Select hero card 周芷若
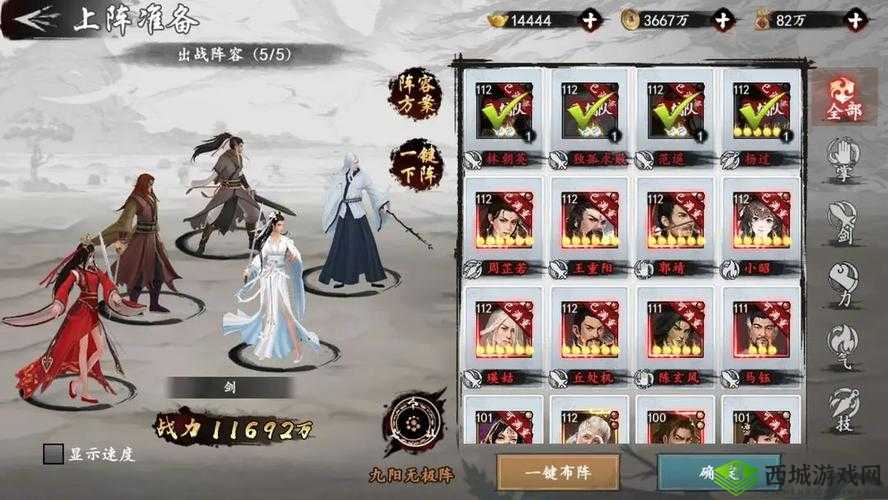The image size is (888, 500). tap(504, 220)
